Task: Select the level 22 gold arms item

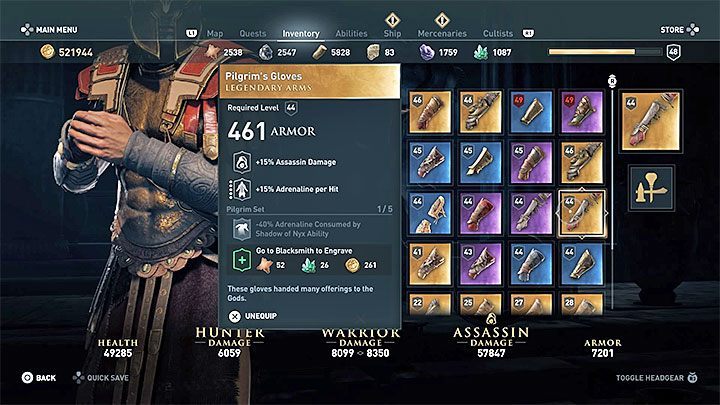Action: 429,304
